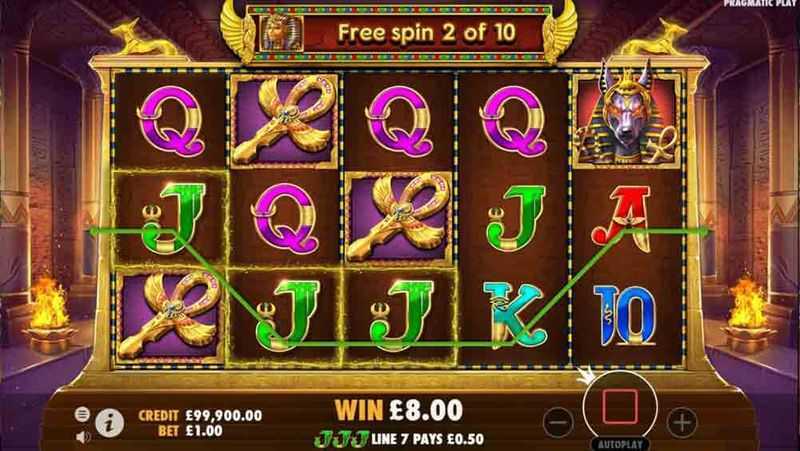Open the Autoplay options
The width and height of the screenshot is (800, 451).
pyautogui.click(x=620, y=441)
